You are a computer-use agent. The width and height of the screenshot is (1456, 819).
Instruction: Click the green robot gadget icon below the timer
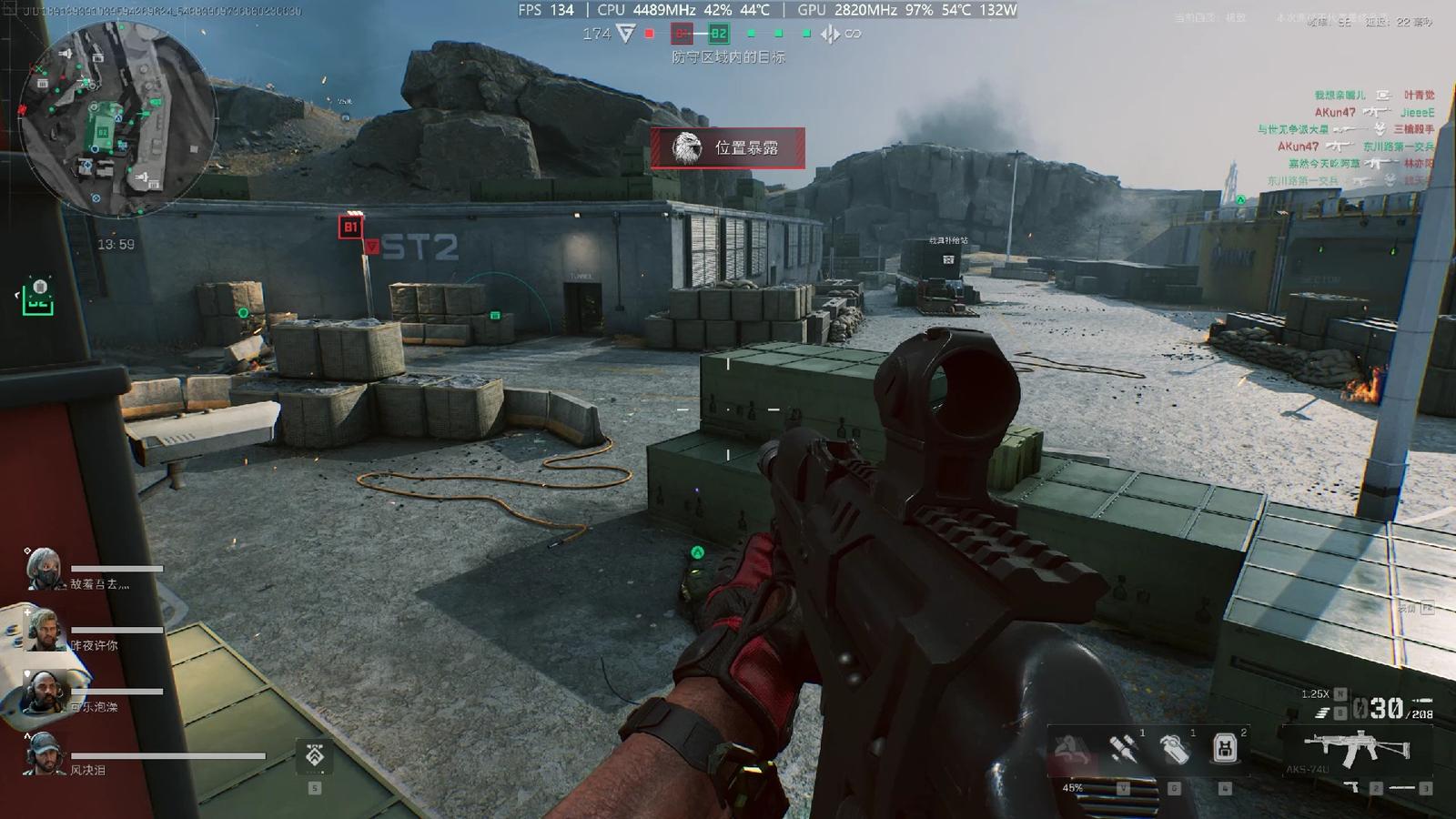click(x=38, y=298)
